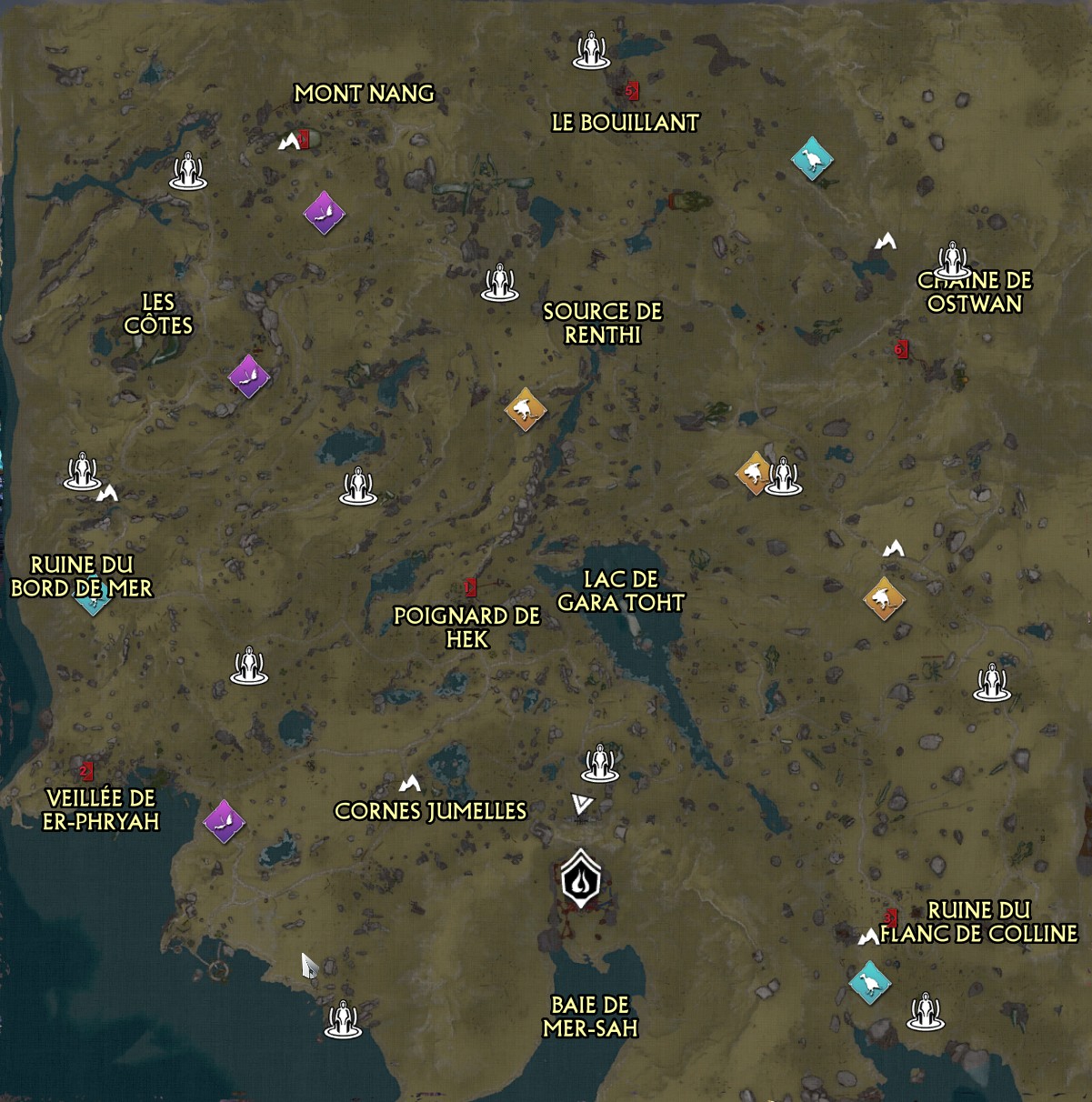The image size is (1092, 1102).
Task: Click the purple diamond marker beside Veillée de Er-Phryah
Action: [224, 821]
